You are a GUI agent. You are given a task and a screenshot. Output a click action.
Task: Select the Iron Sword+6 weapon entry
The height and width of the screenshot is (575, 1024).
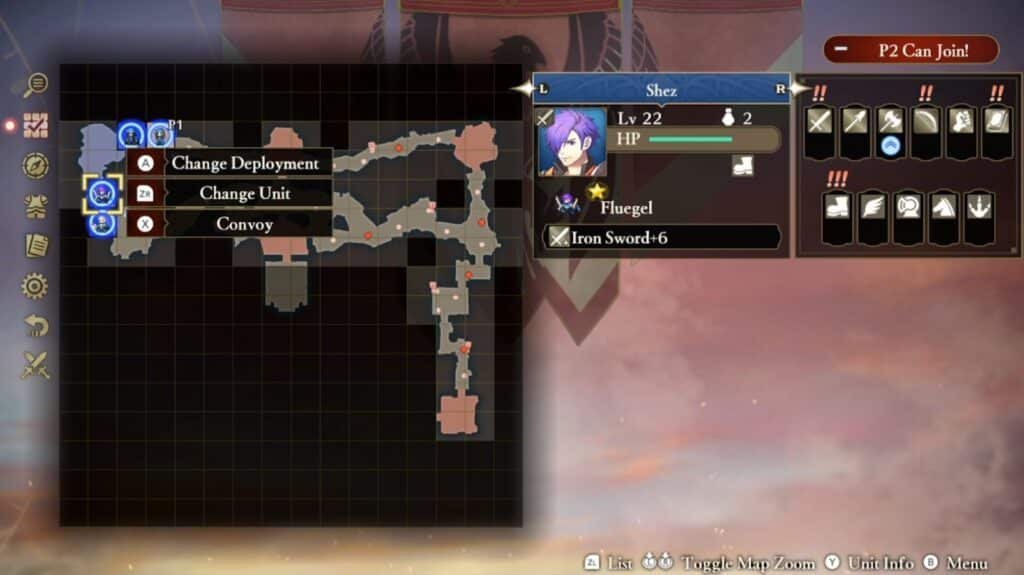point(661,238)
